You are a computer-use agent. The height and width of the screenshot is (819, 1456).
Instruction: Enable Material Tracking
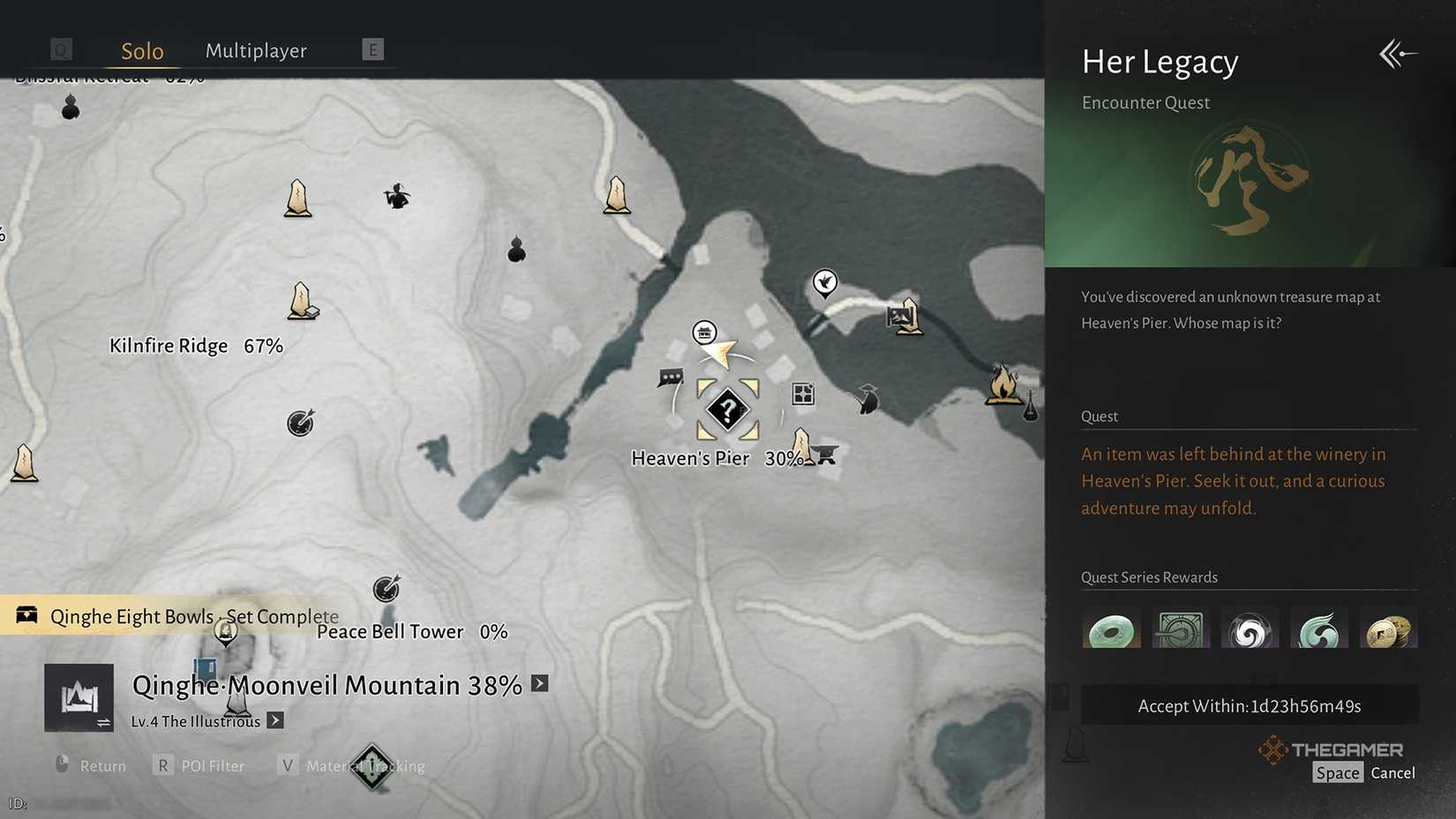(350, 765)
